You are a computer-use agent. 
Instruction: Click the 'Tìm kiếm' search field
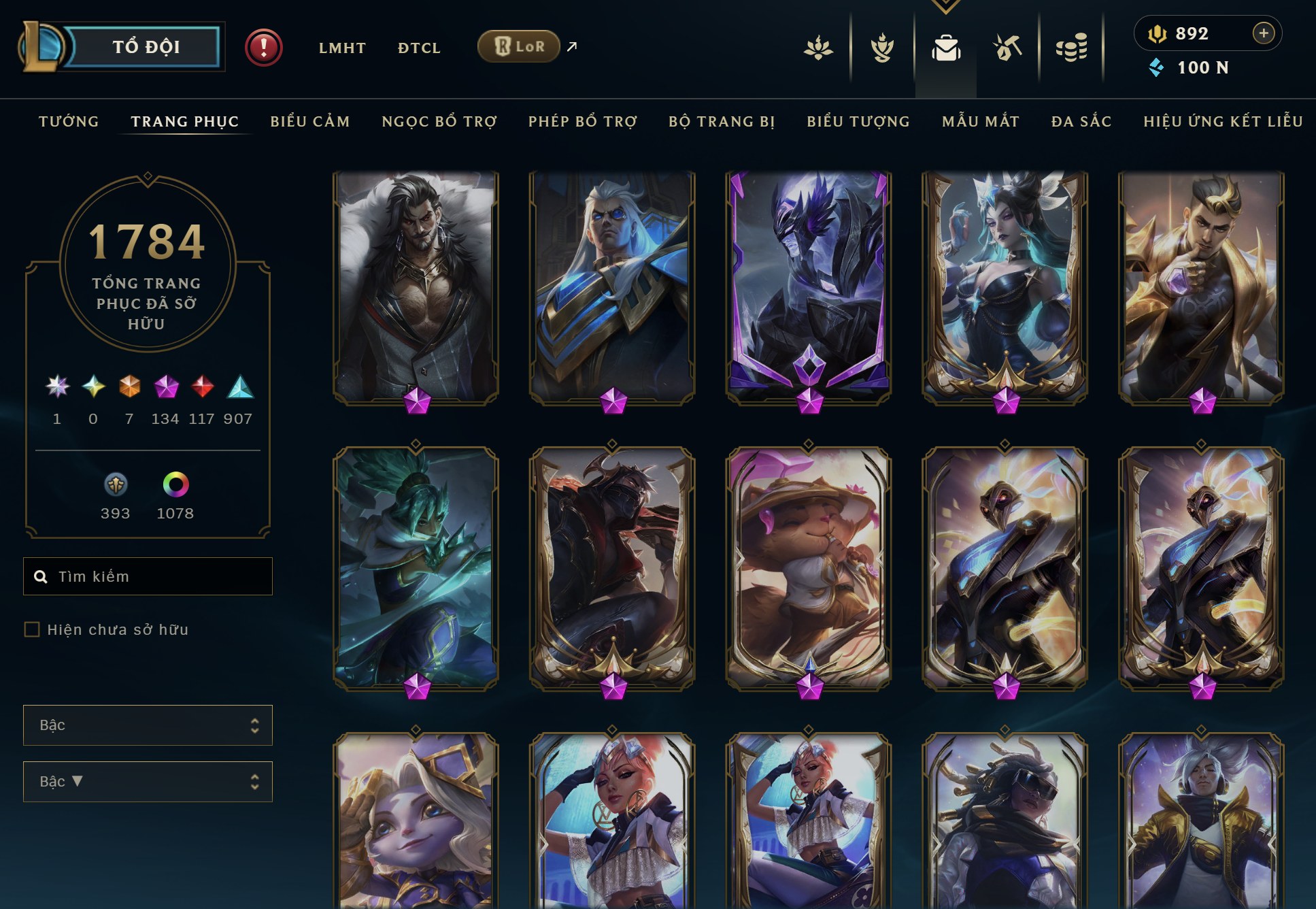pos(148,576)
